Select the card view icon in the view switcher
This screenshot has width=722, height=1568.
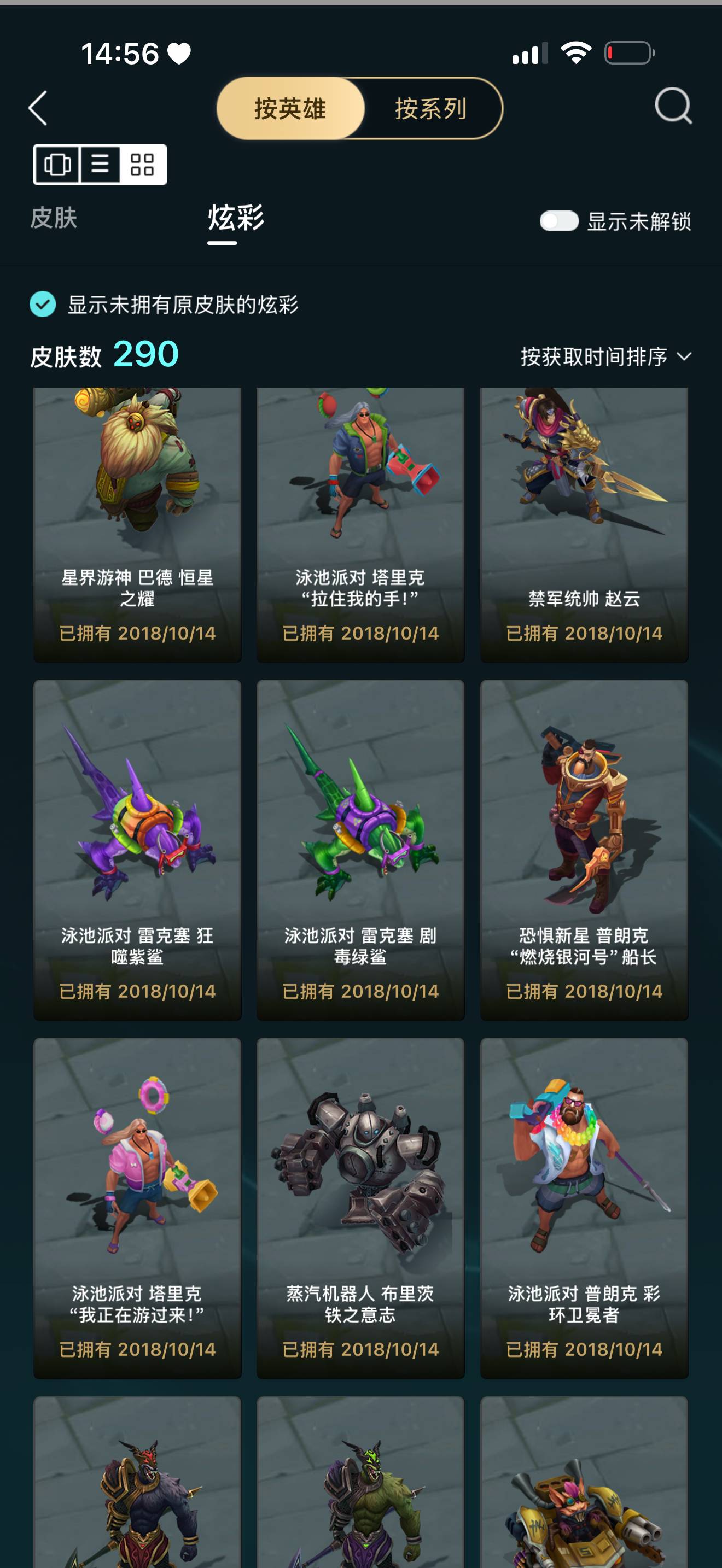tap(58, 165)
